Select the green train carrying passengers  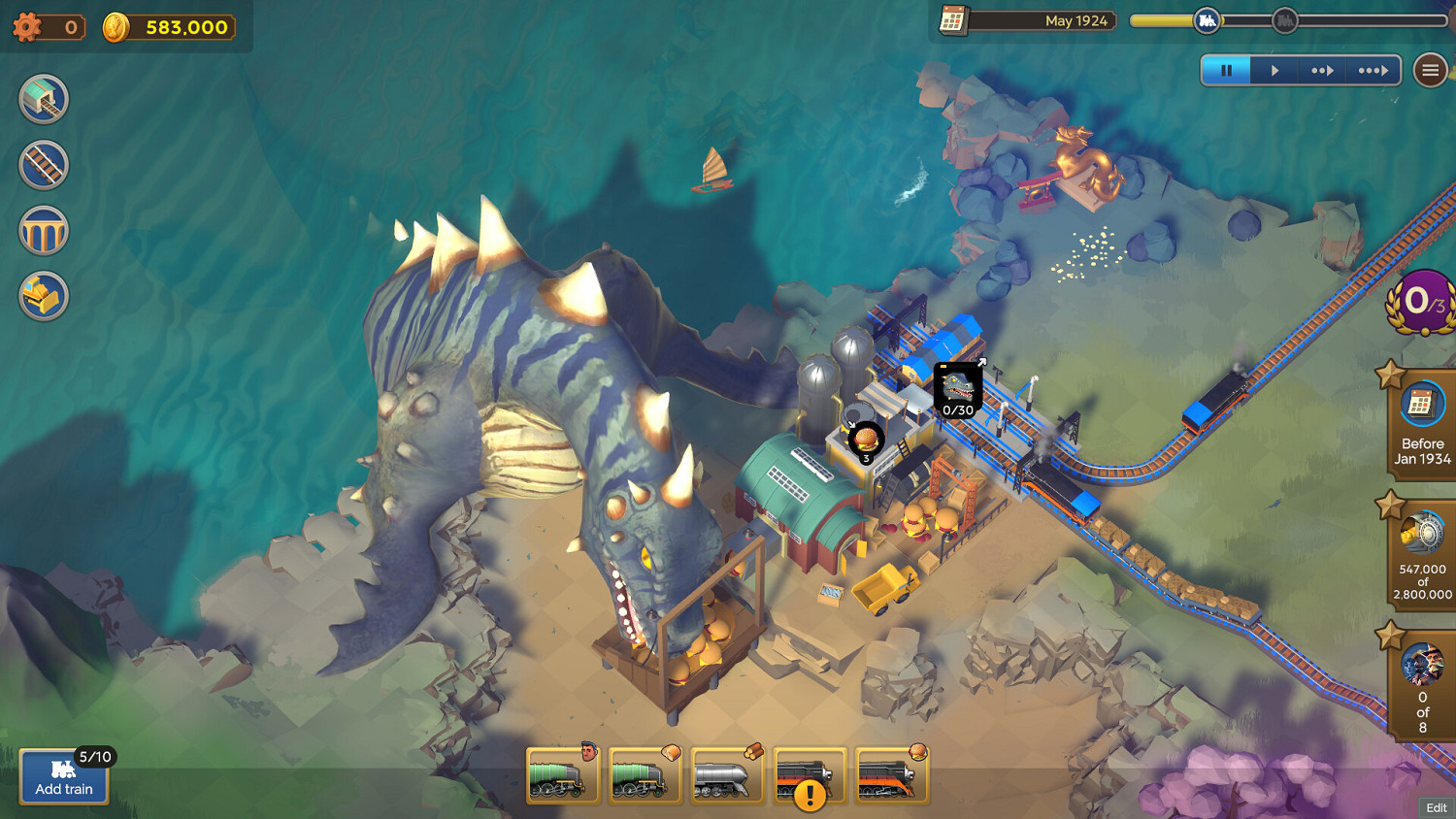562,776
